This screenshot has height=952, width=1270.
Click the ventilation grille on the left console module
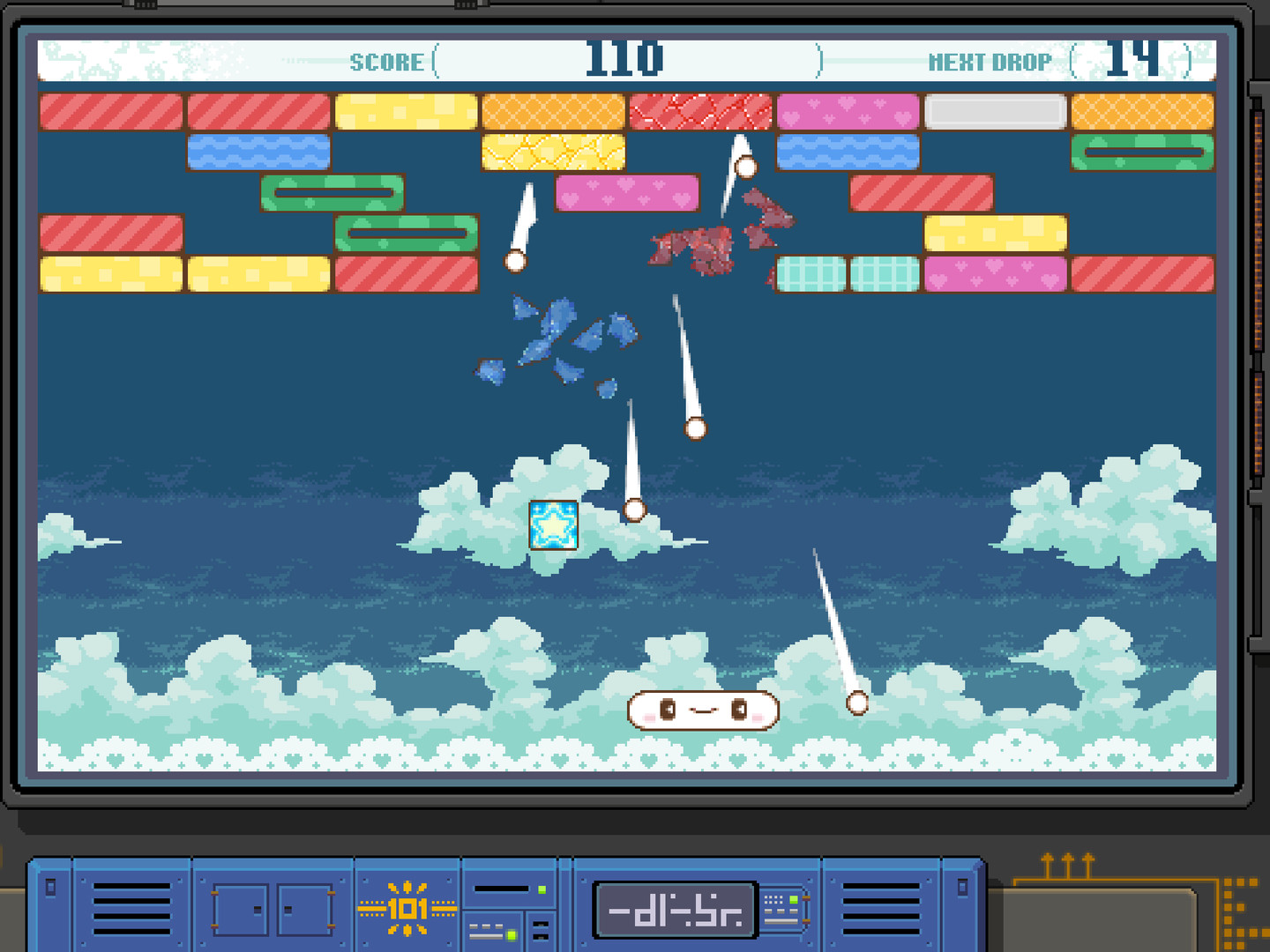point(131,908)
